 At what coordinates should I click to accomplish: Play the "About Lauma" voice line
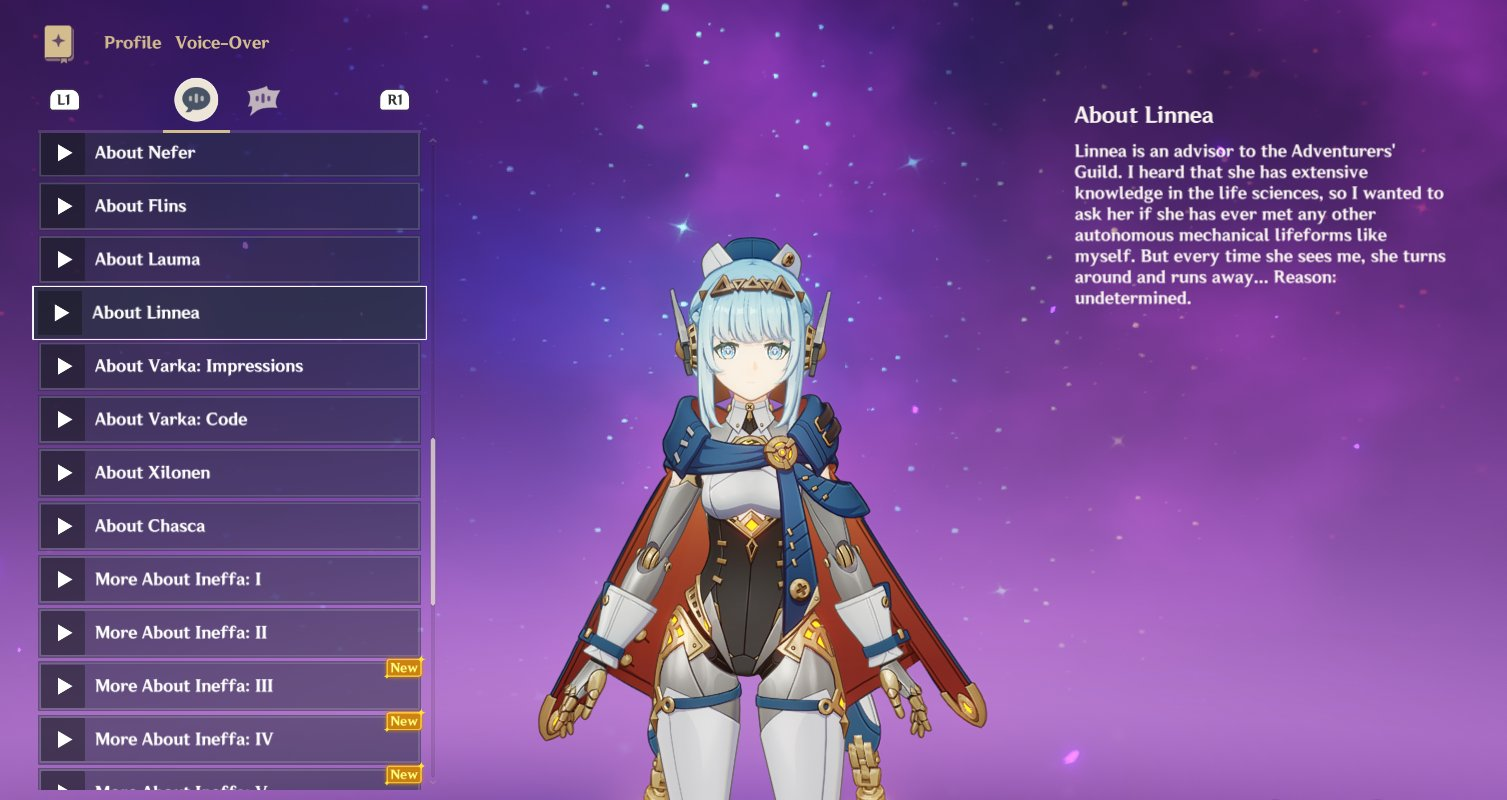pos(63,259)
